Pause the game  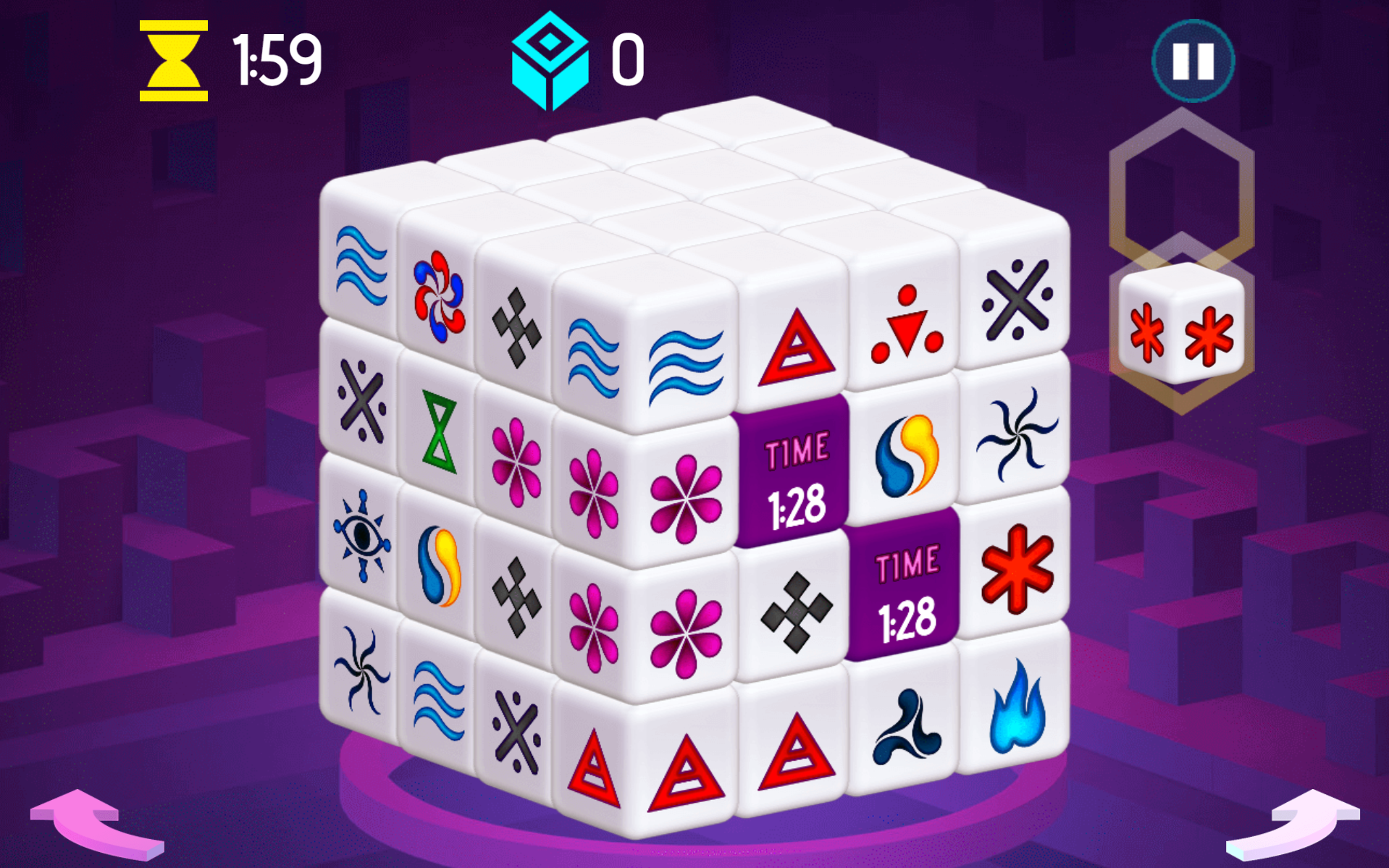1193,62
